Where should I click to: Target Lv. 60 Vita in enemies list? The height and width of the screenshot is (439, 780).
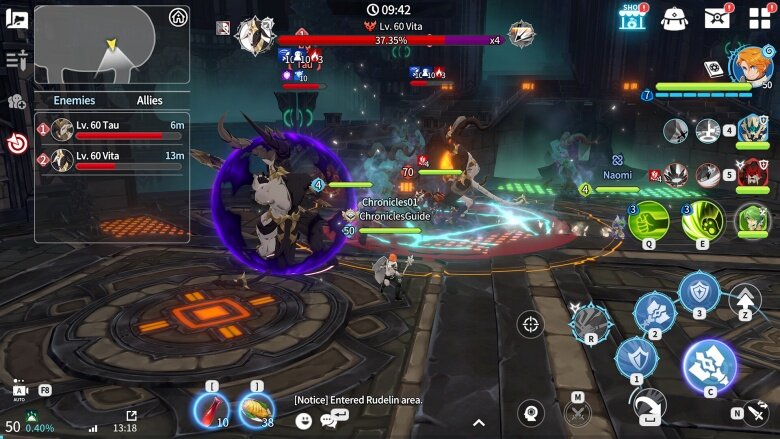point(112,159)
